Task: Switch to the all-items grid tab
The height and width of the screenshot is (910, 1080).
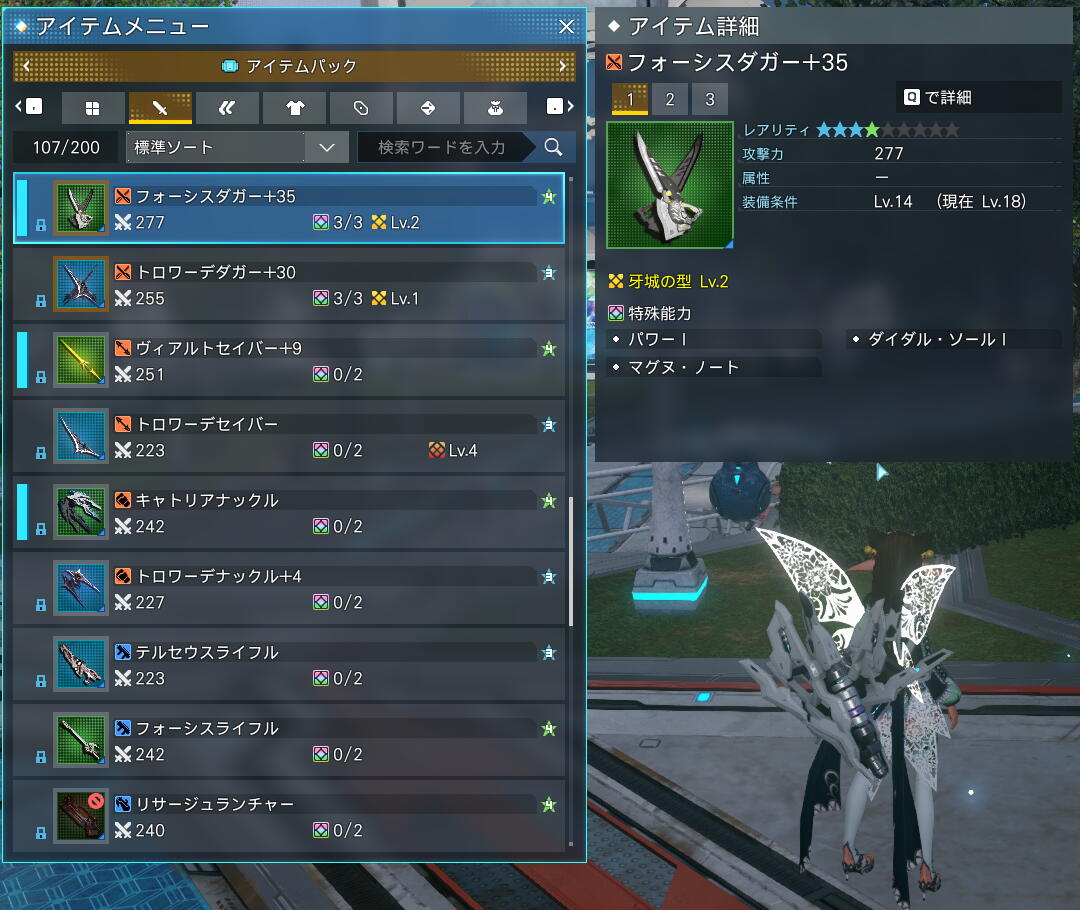Action: (92, 108)
